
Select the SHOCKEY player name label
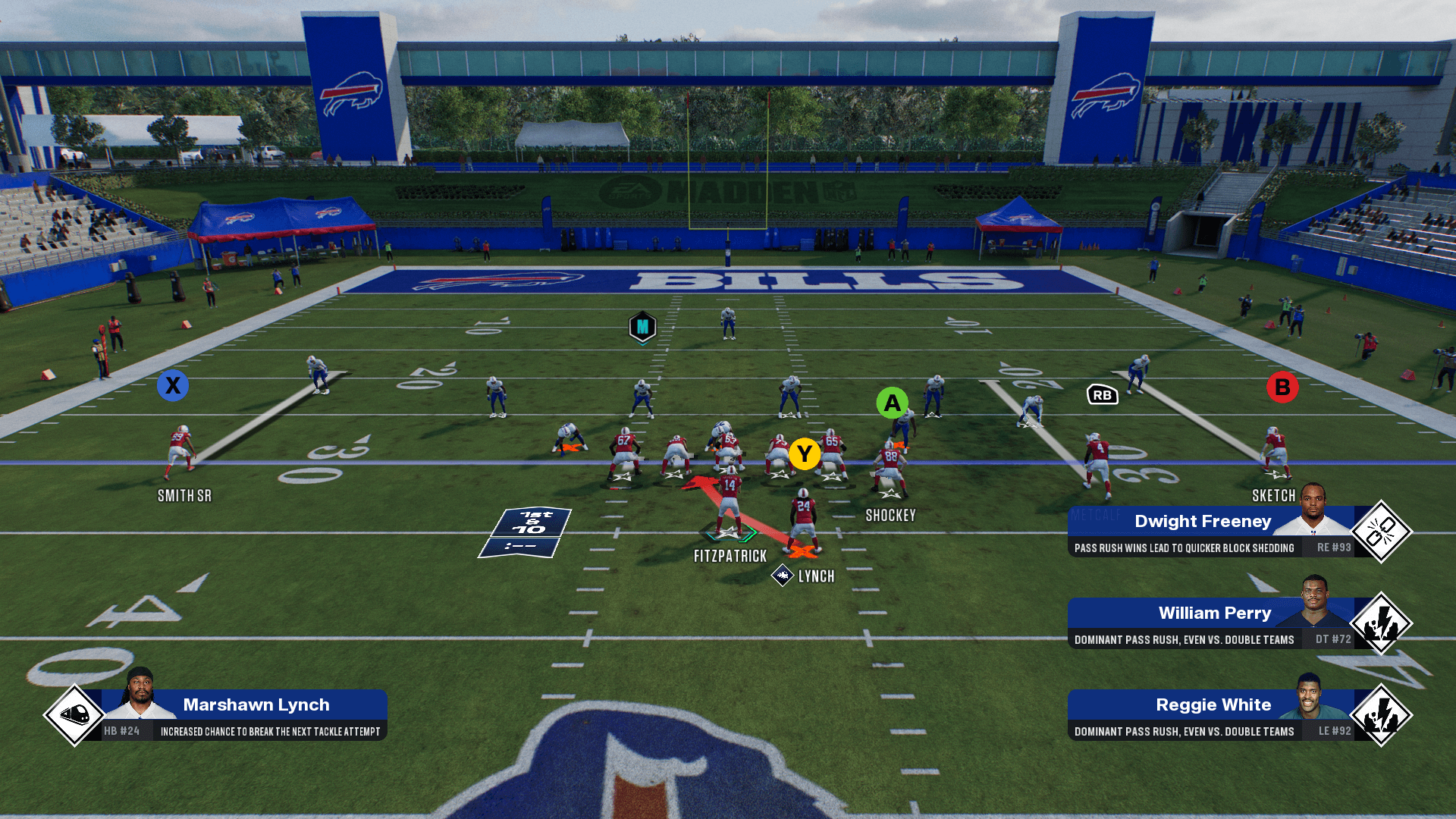(890, 516)
